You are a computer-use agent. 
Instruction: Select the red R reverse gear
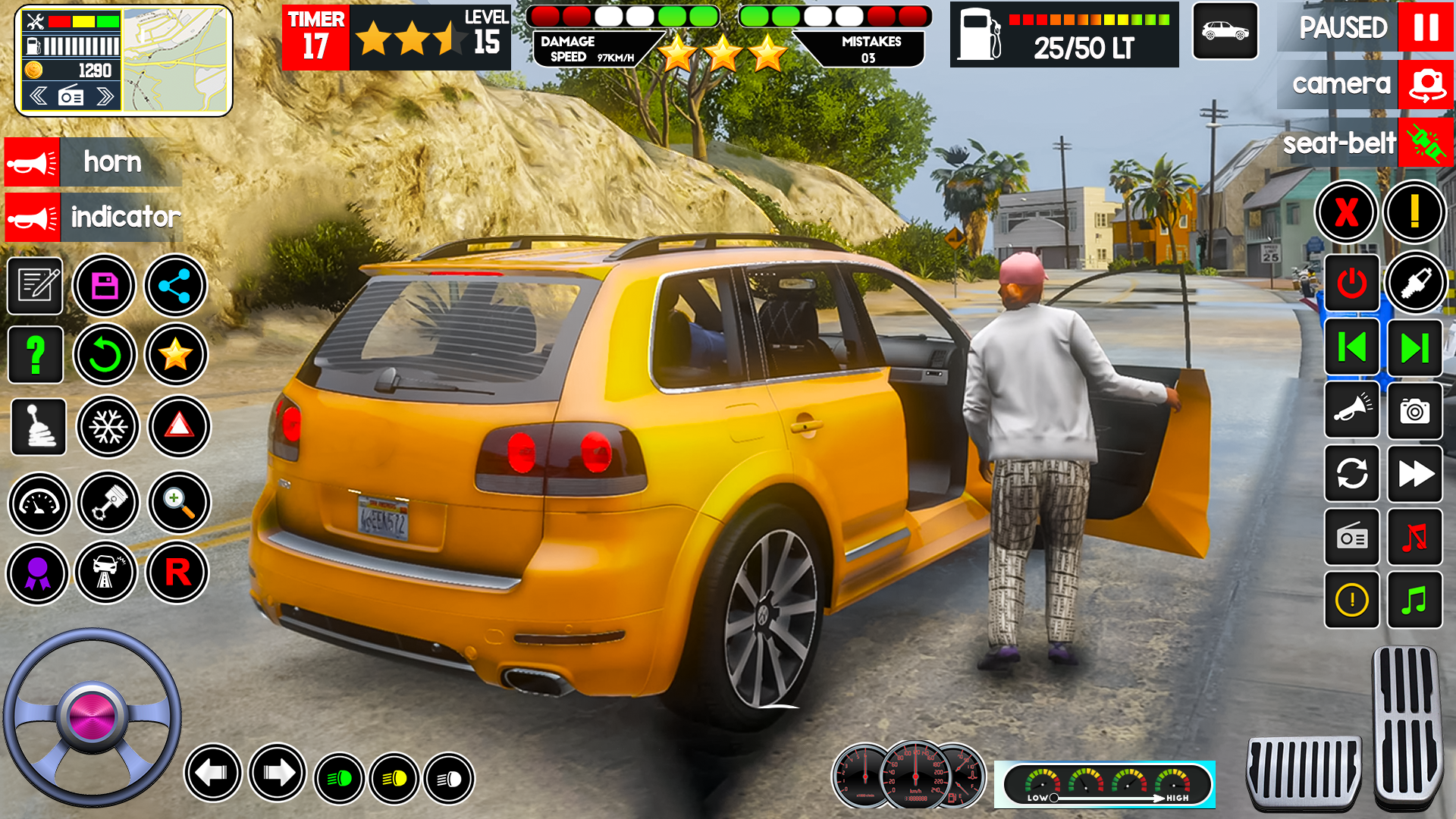click(177, 573)
